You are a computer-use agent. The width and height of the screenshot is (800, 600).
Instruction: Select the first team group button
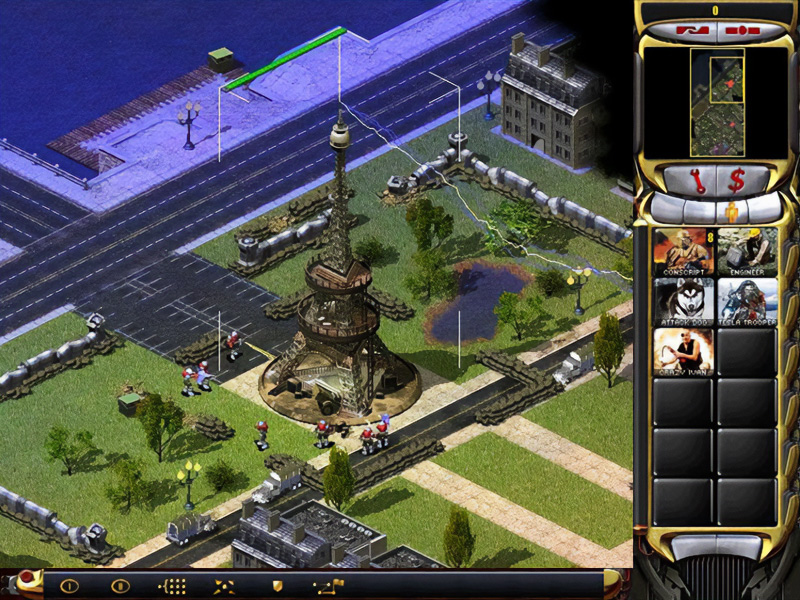[x=69, y=586]
